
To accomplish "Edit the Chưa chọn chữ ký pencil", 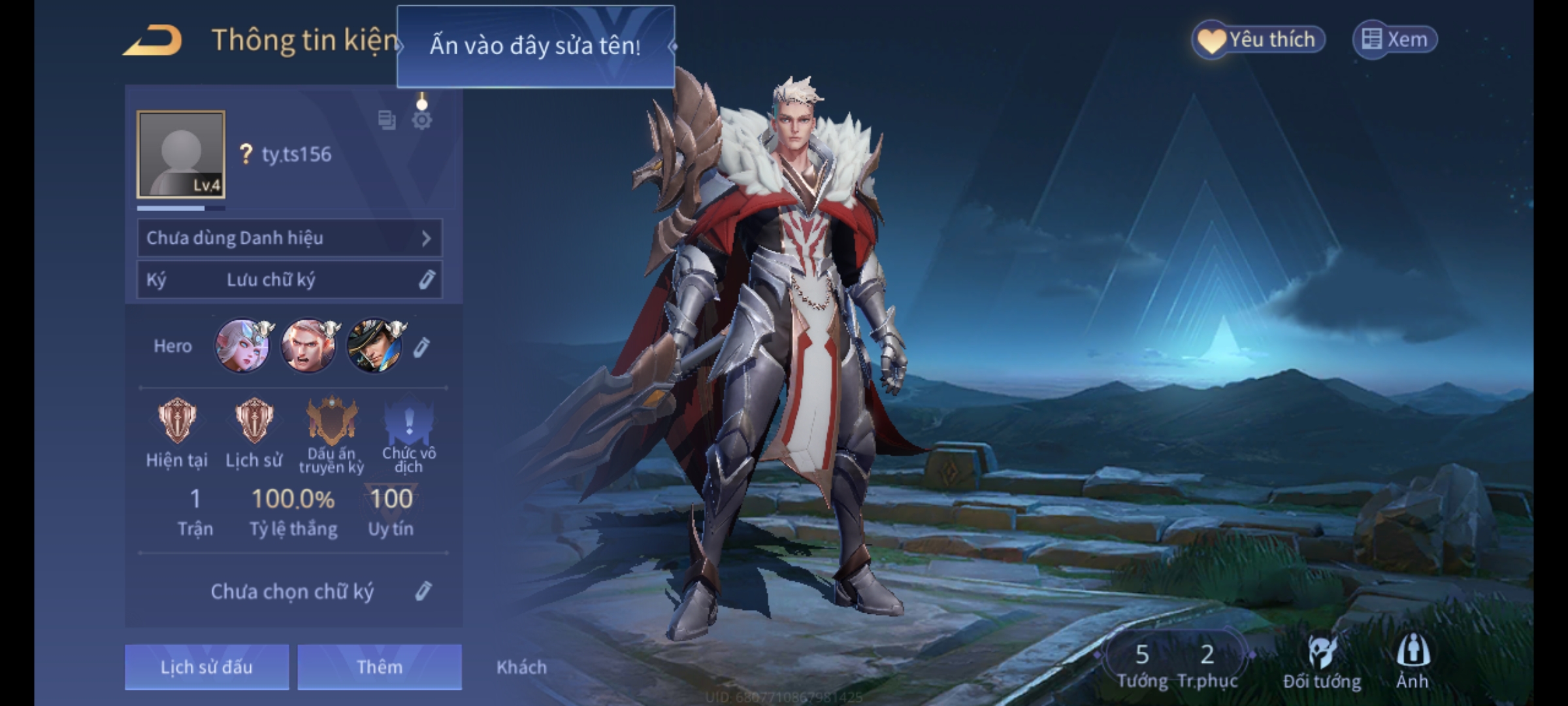I will point(423,591).
